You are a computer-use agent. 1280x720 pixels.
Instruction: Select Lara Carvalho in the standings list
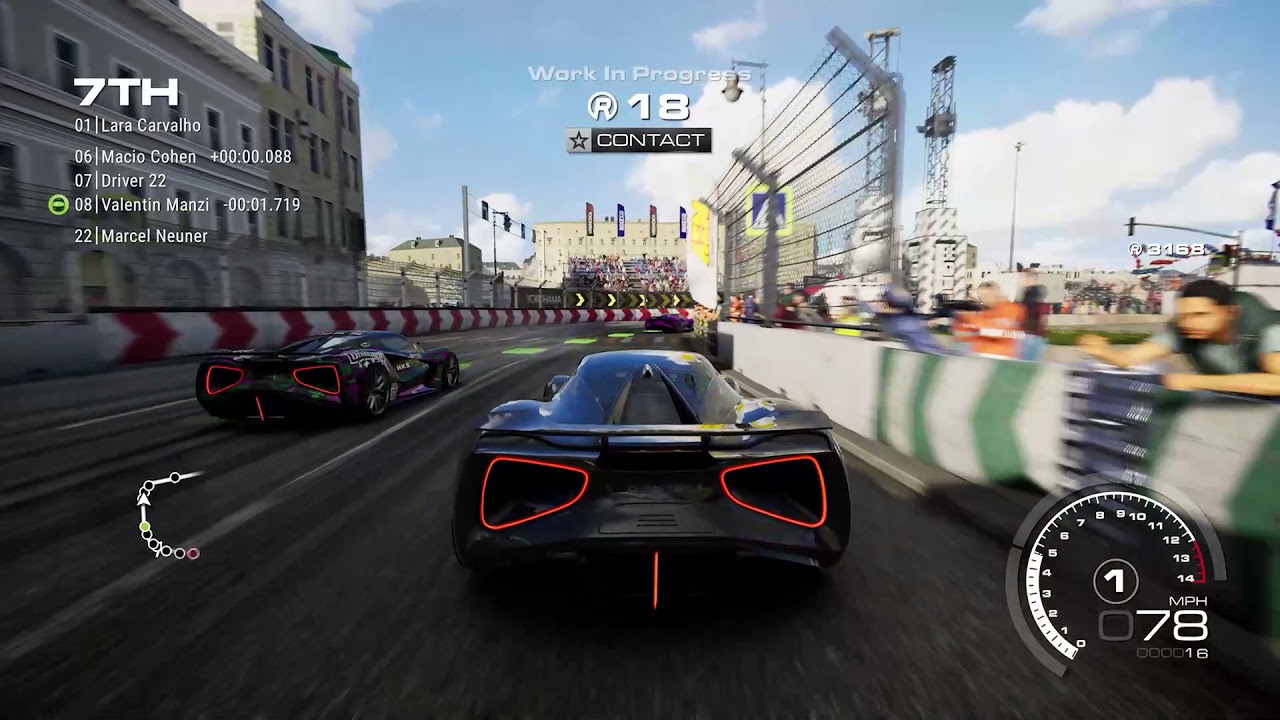click(x=138, y=126)
